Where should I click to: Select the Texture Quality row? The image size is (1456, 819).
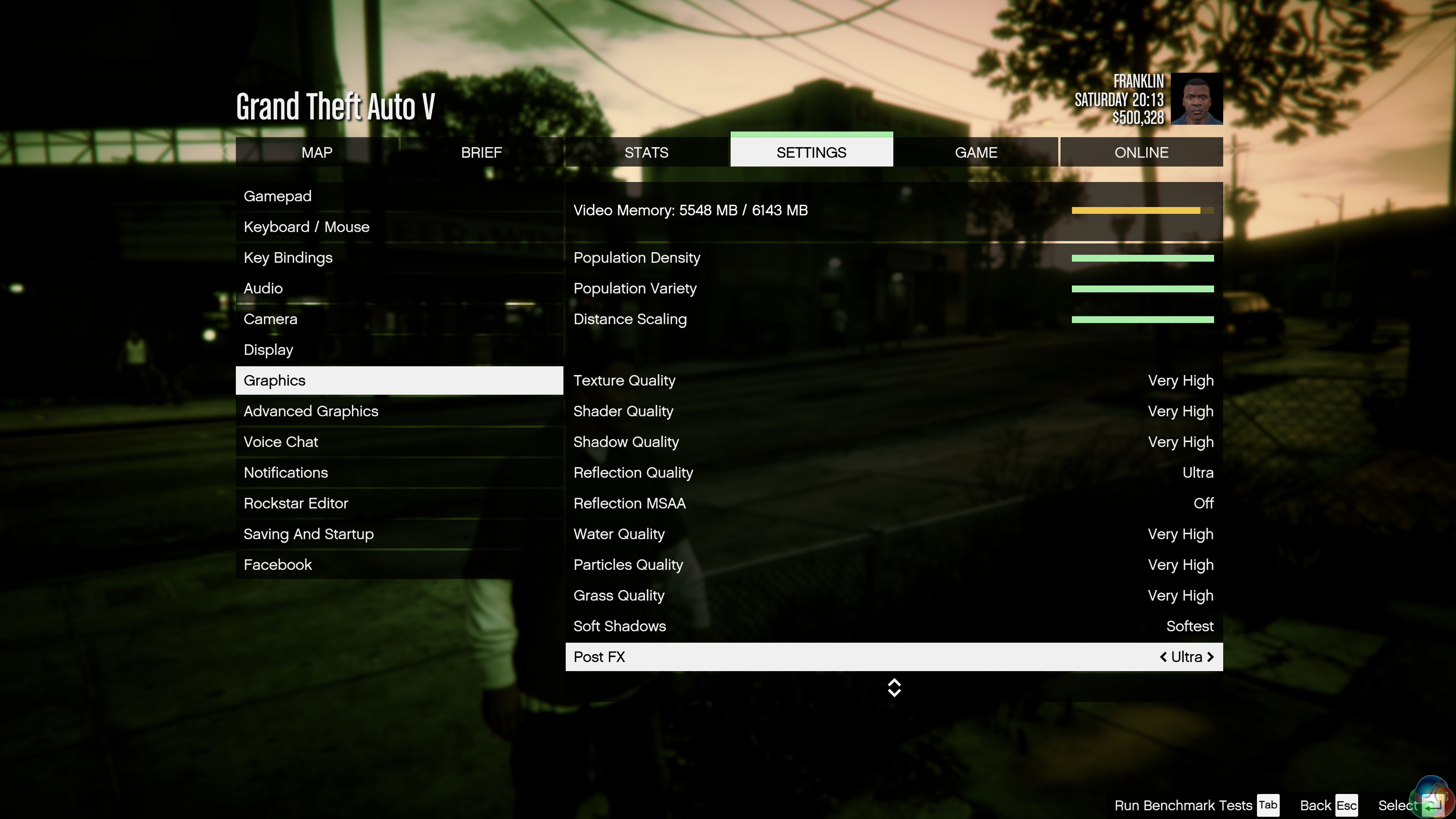pyautogui.click(x=893, y=381)
